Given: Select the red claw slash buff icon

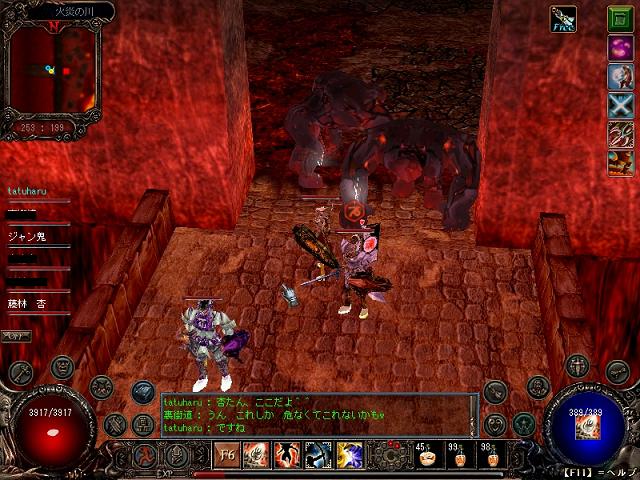Looking at the screenshot, I should 620,135.
